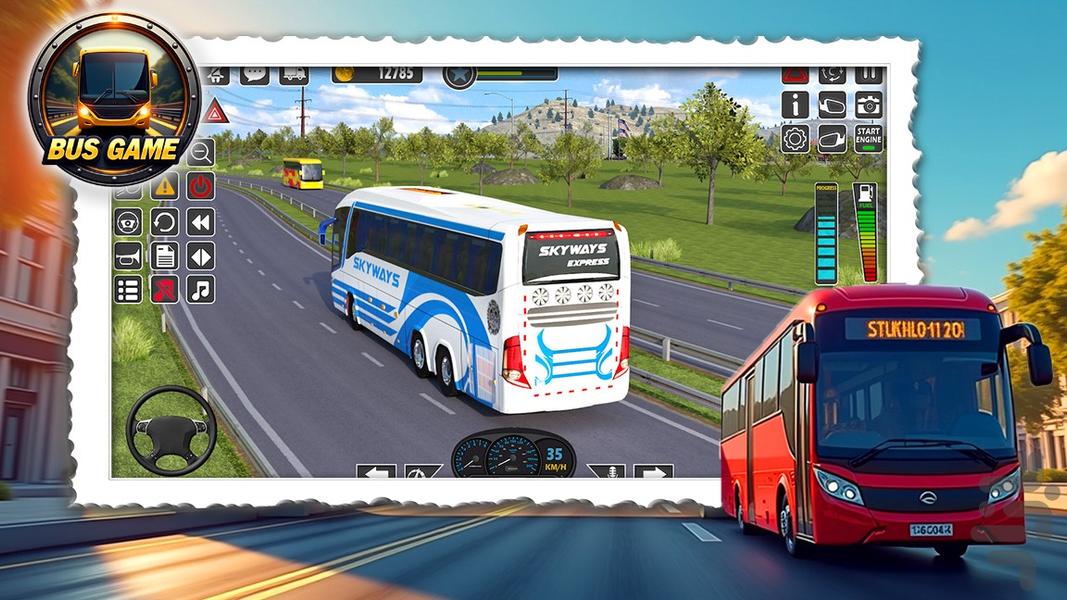The height and width of the screenshot is (600, 1067).
Task: Show the info panel icon
Action: (795, 104)
